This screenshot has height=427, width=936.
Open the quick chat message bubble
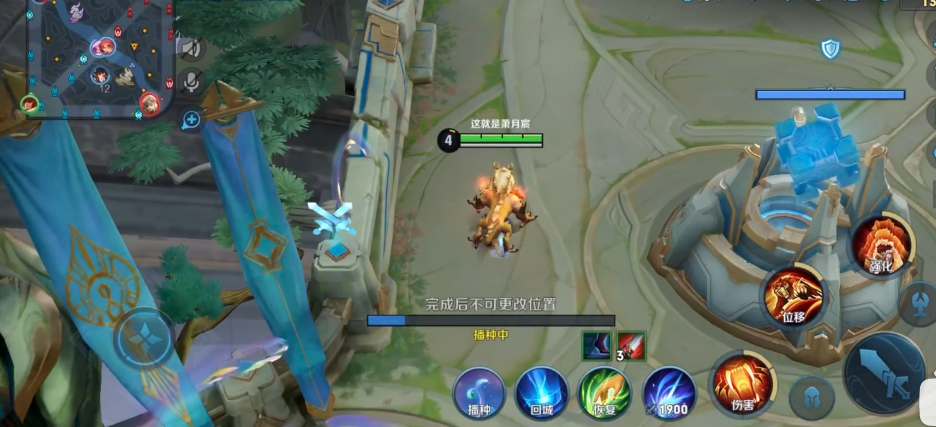pos(190,120)
